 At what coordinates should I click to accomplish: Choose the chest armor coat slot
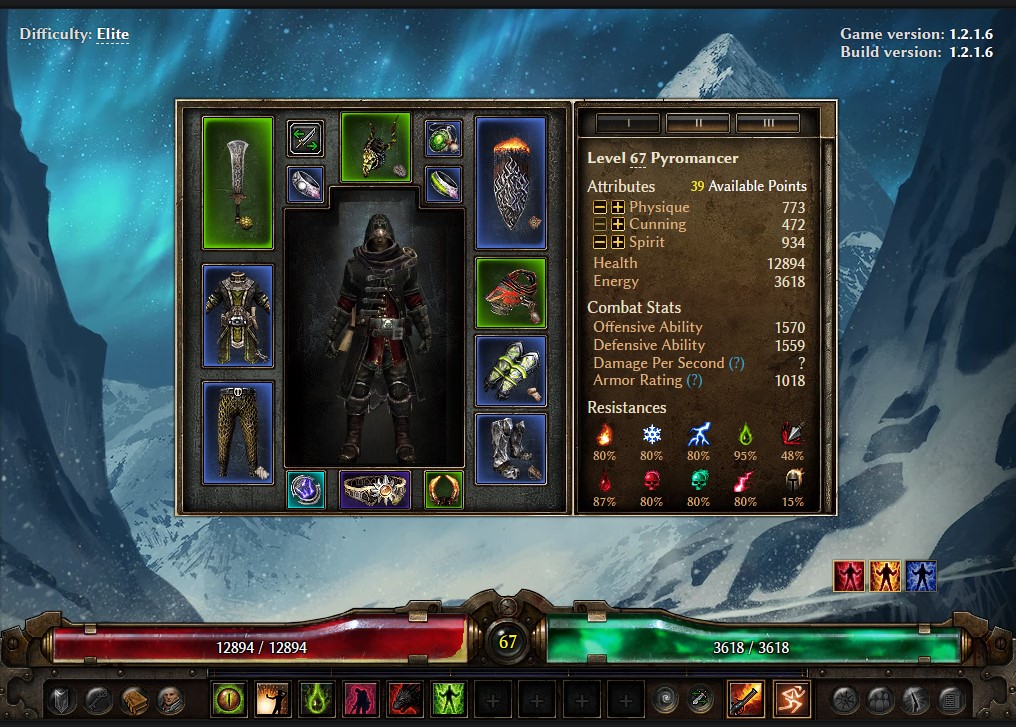[x=237, y=315]
